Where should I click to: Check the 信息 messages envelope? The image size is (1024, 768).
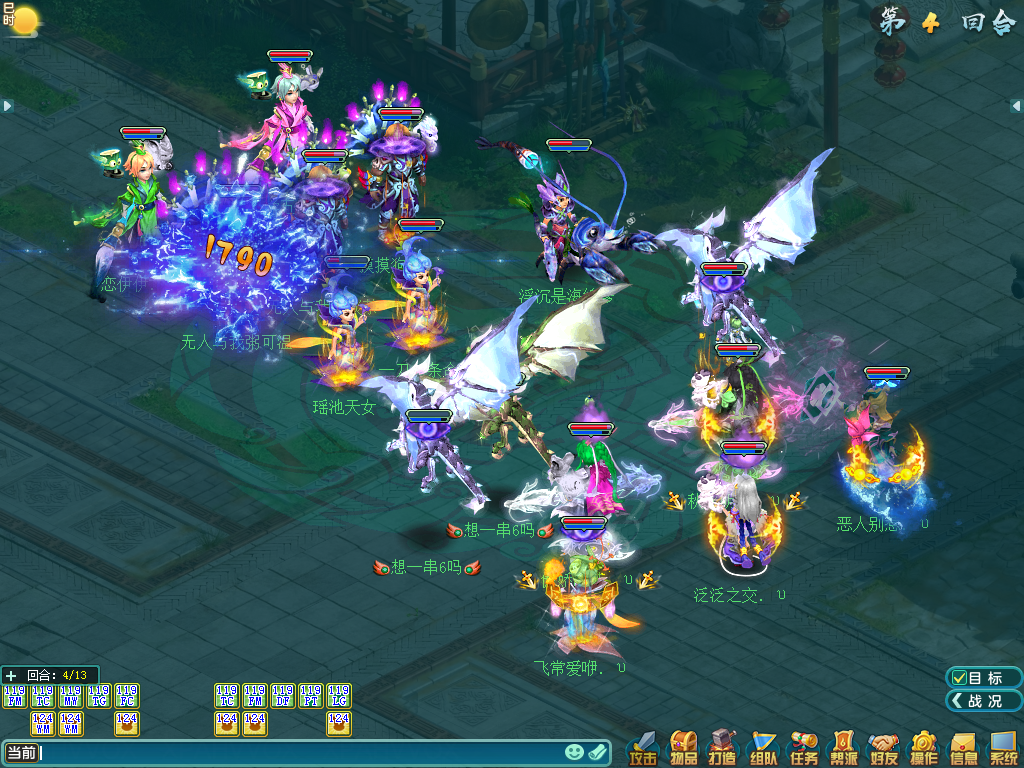(x=963, y=747)
